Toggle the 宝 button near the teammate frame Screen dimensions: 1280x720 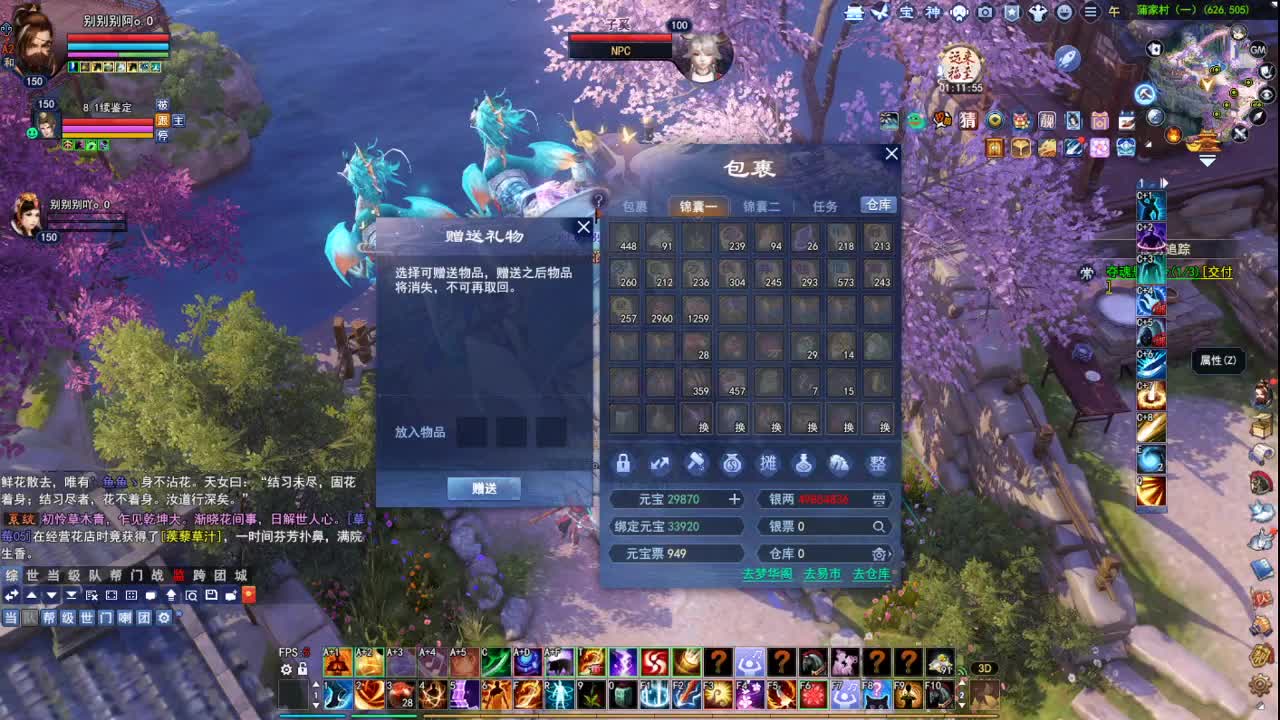coord(178,120)
